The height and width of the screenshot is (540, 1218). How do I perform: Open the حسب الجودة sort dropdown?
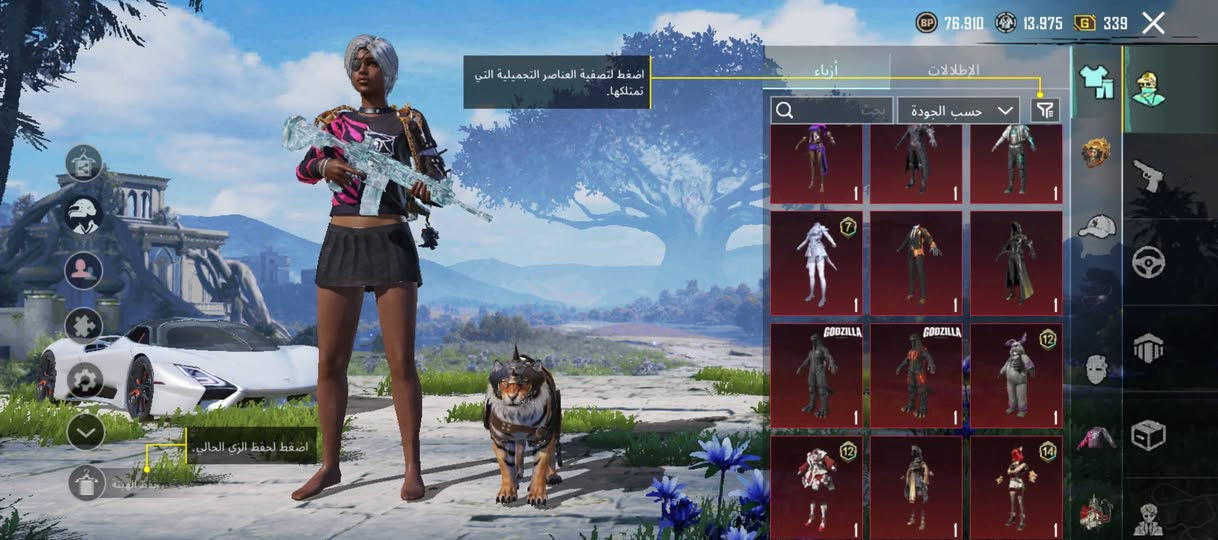(x=958, y=110)
